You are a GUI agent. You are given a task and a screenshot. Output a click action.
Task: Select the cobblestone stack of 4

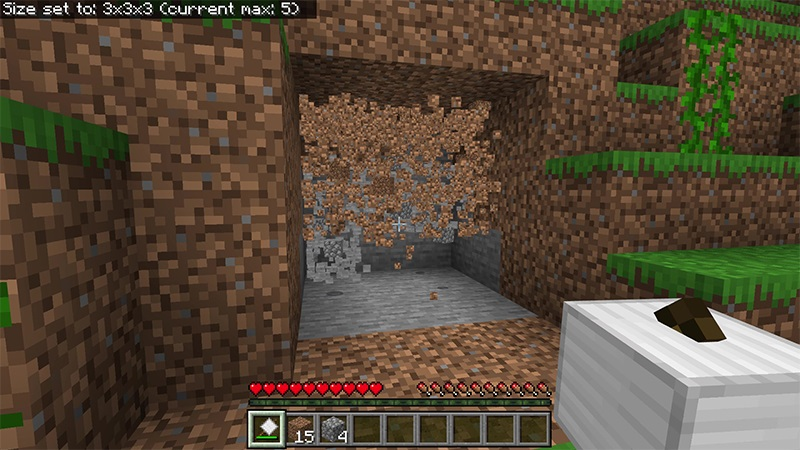335,427
